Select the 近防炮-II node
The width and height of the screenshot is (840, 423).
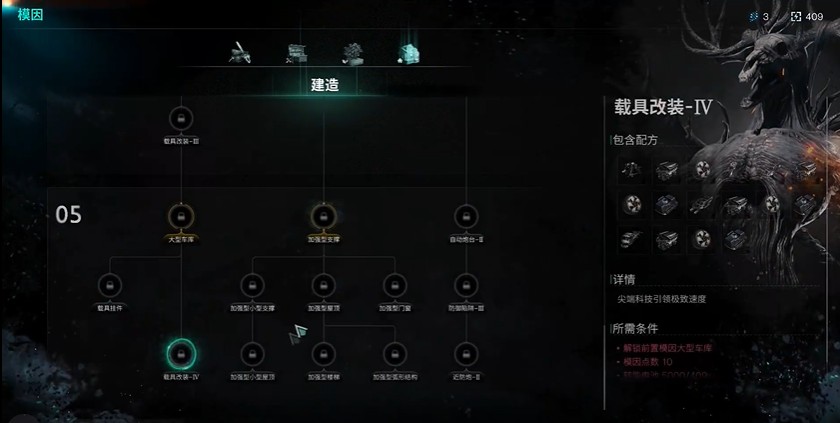(x=465, y=353)
